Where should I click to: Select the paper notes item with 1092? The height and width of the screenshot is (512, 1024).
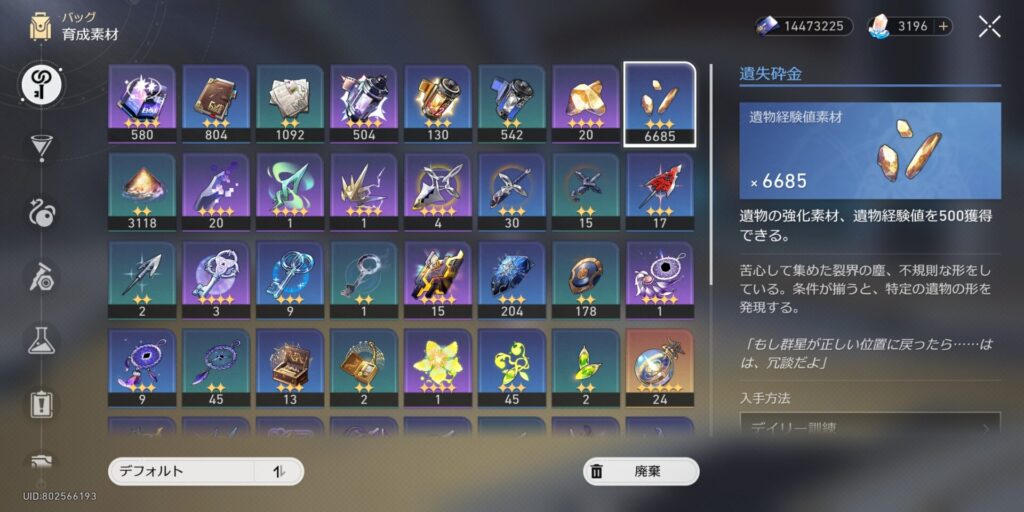pyautogui.click(x=290, y=104)
